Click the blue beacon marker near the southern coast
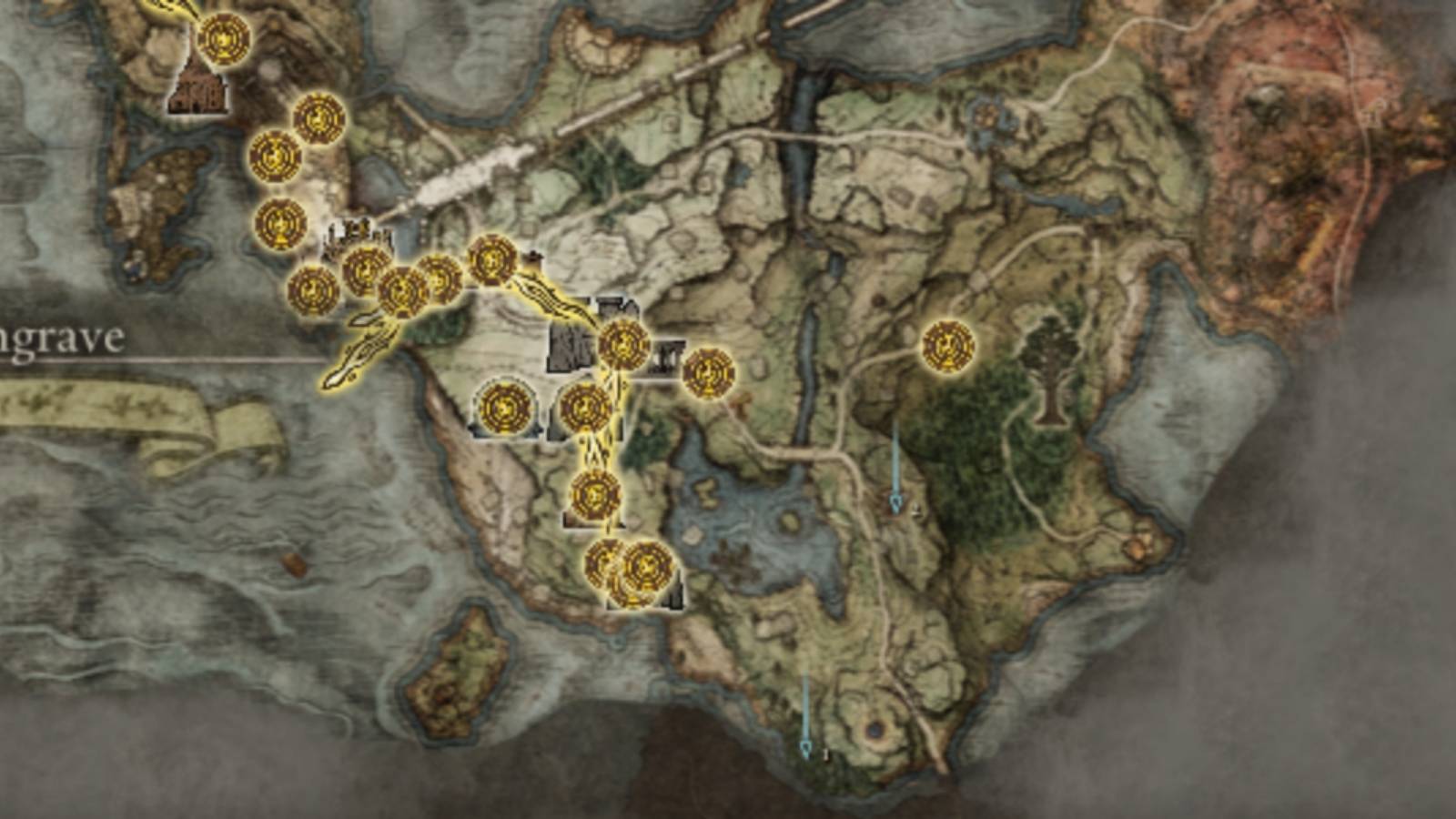 806,746
